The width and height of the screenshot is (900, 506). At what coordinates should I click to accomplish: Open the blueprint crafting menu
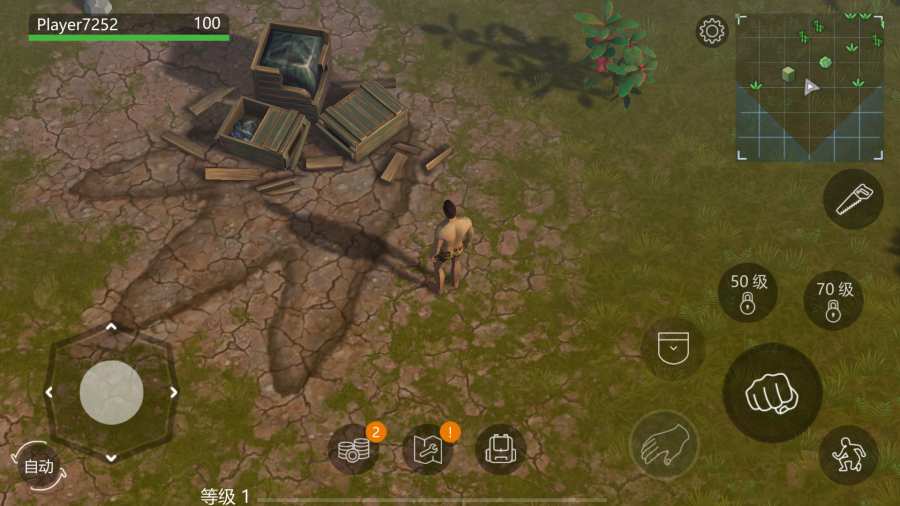click(428, 449)
